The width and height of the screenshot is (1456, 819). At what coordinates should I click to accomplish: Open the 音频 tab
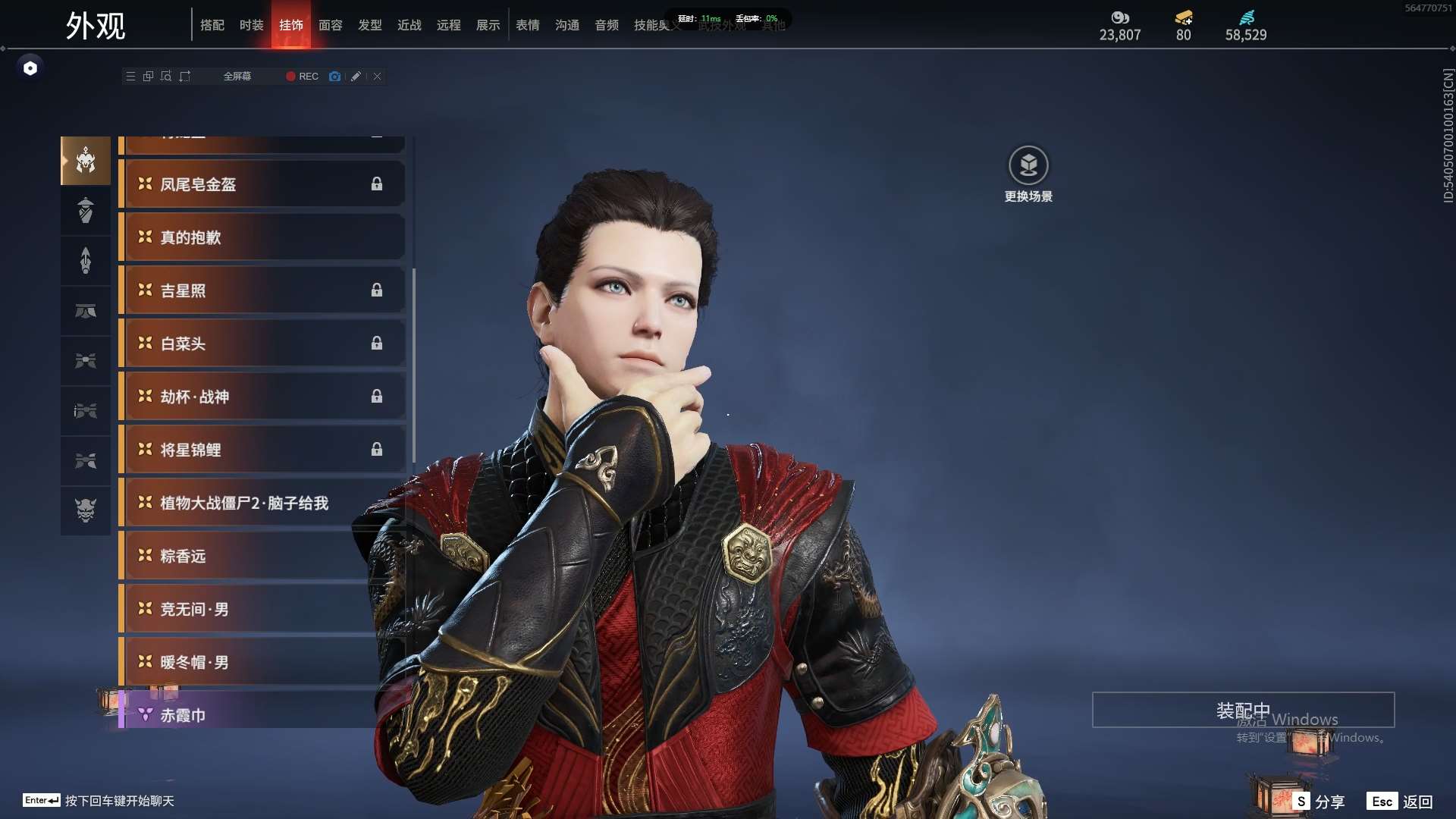(606, 26)
